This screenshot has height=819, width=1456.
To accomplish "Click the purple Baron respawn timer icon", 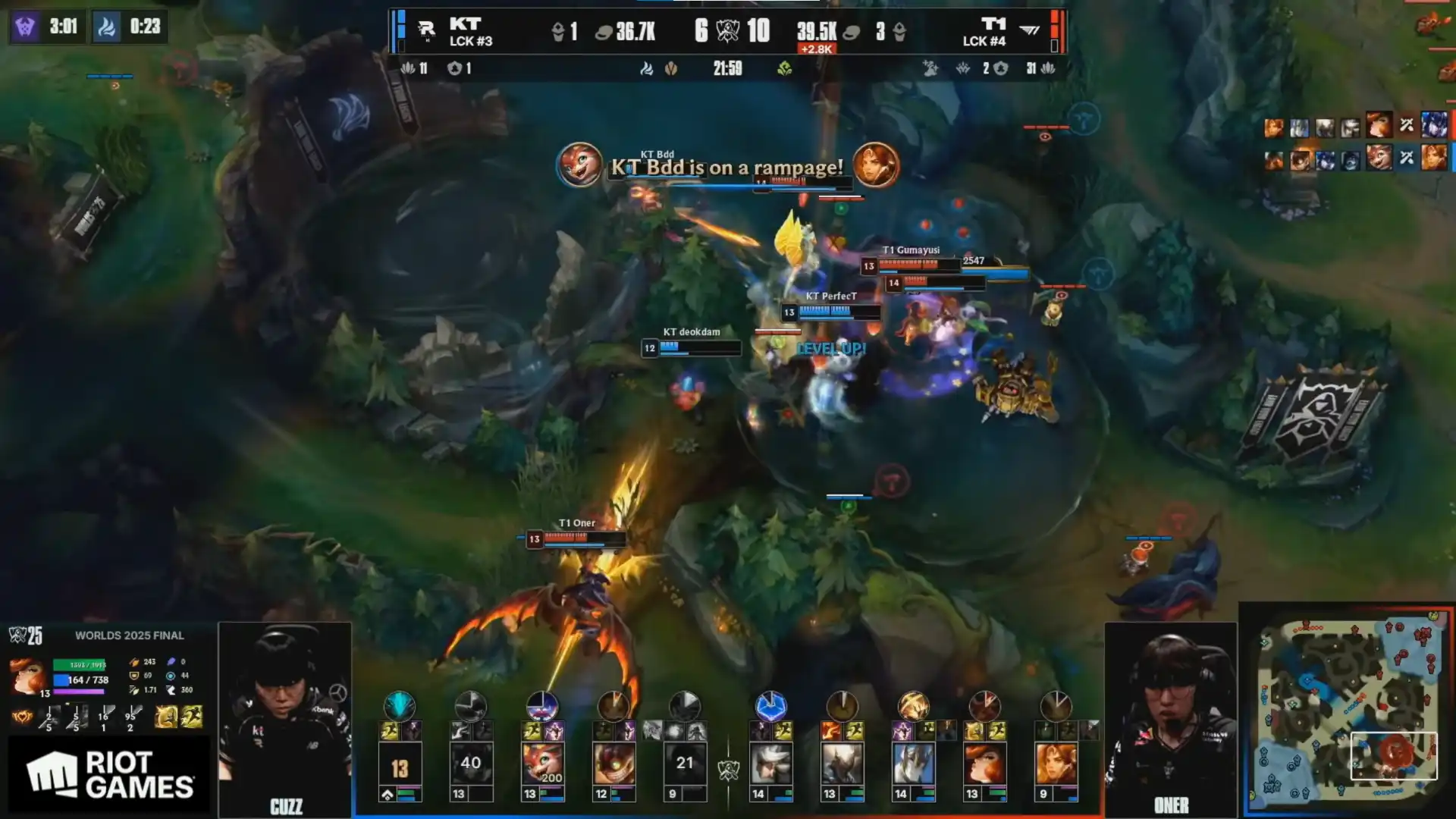I will point(25,27).
